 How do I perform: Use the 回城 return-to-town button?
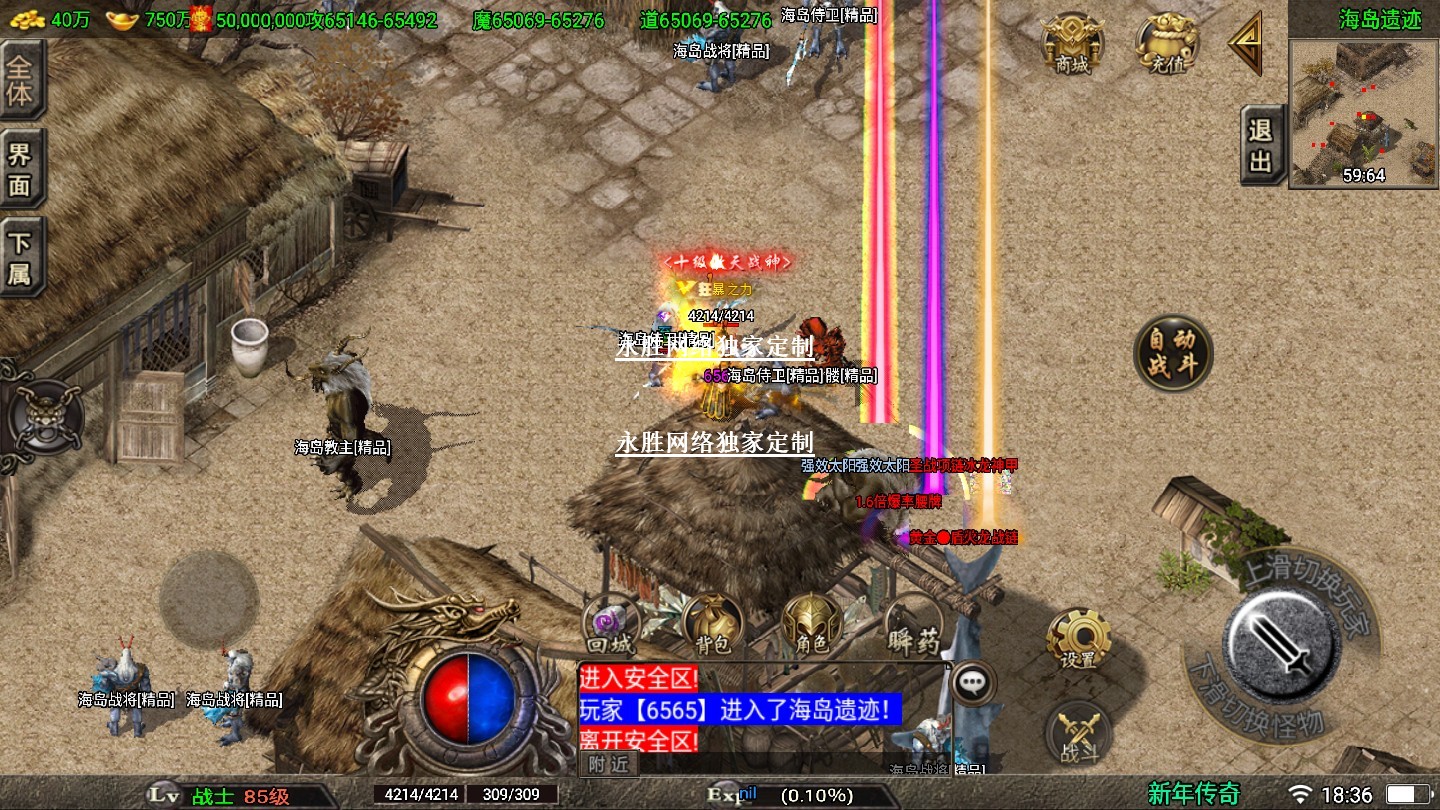[x=612, y=625]
